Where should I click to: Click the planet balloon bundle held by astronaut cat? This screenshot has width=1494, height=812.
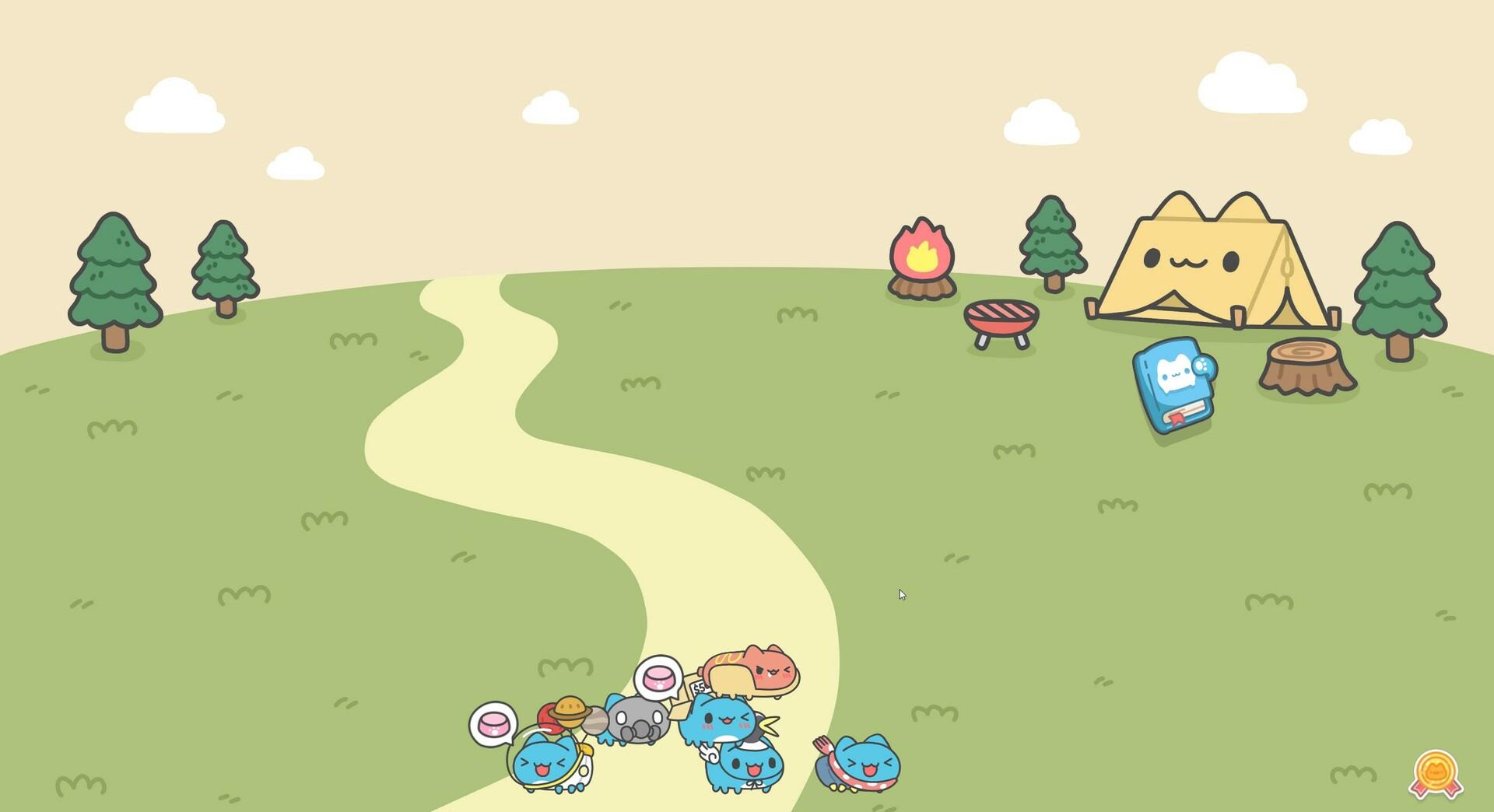click(x=570, y=714)
